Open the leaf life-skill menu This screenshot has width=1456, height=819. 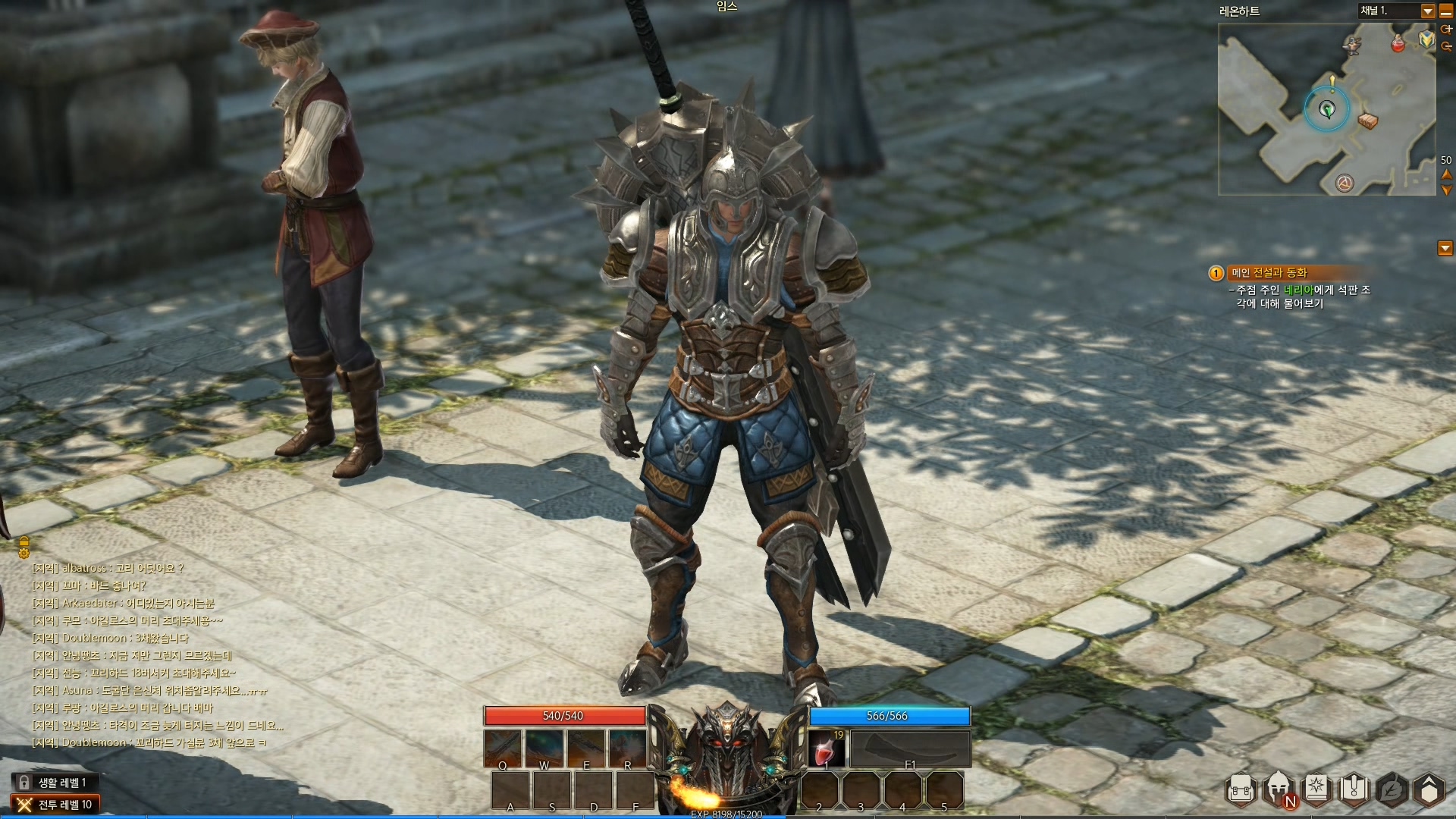(1392, 789)
